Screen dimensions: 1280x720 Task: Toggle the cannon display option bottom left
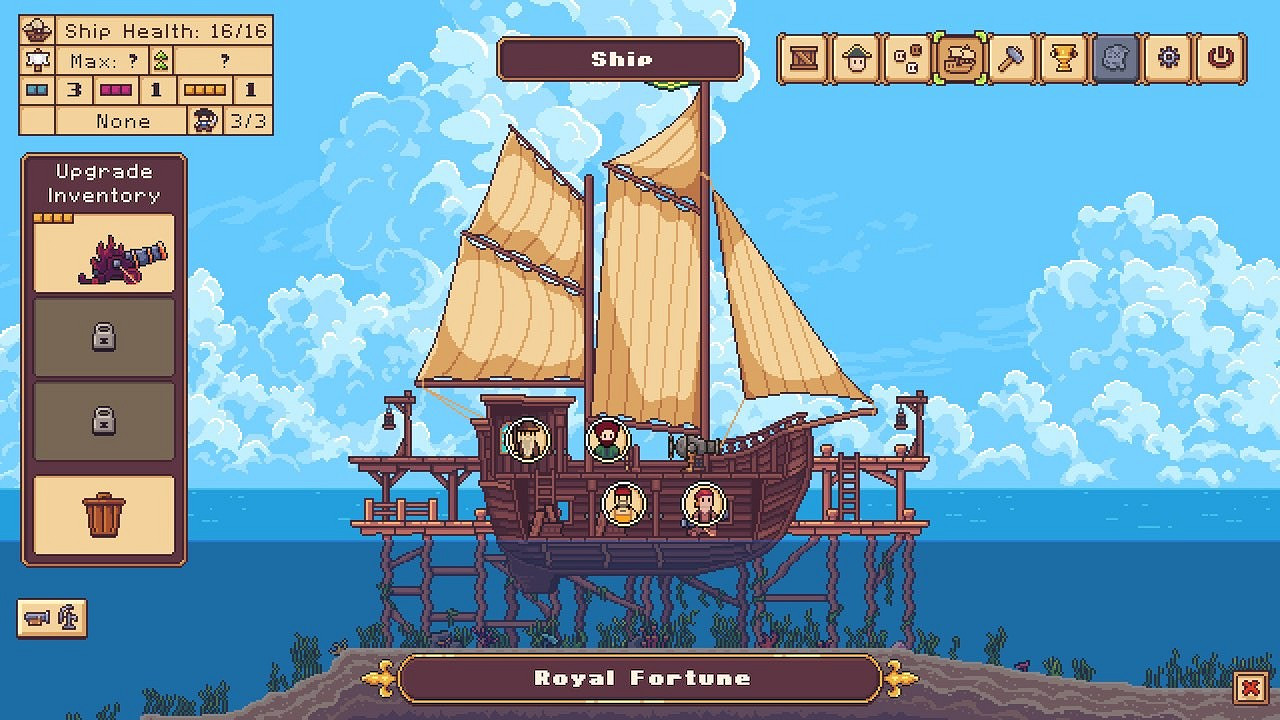coord(38,619)
